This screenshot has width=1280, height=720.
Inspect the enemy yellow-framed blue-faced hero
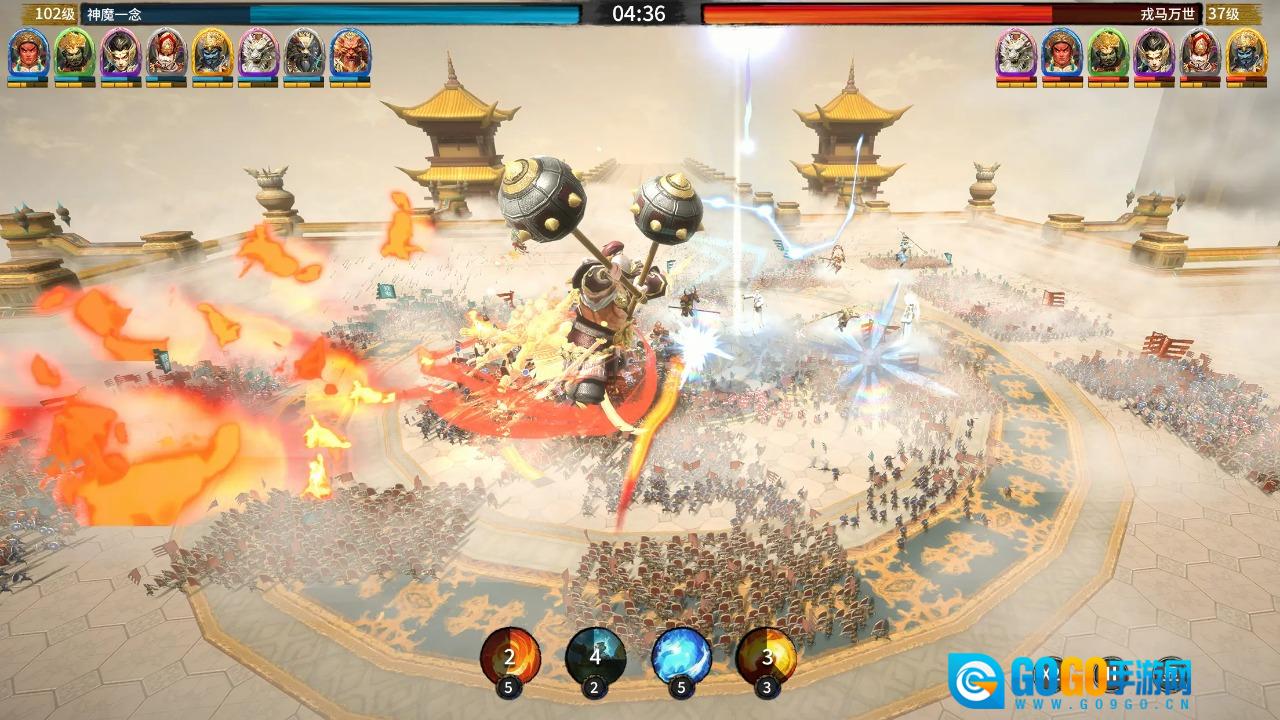pos(1246,52)
